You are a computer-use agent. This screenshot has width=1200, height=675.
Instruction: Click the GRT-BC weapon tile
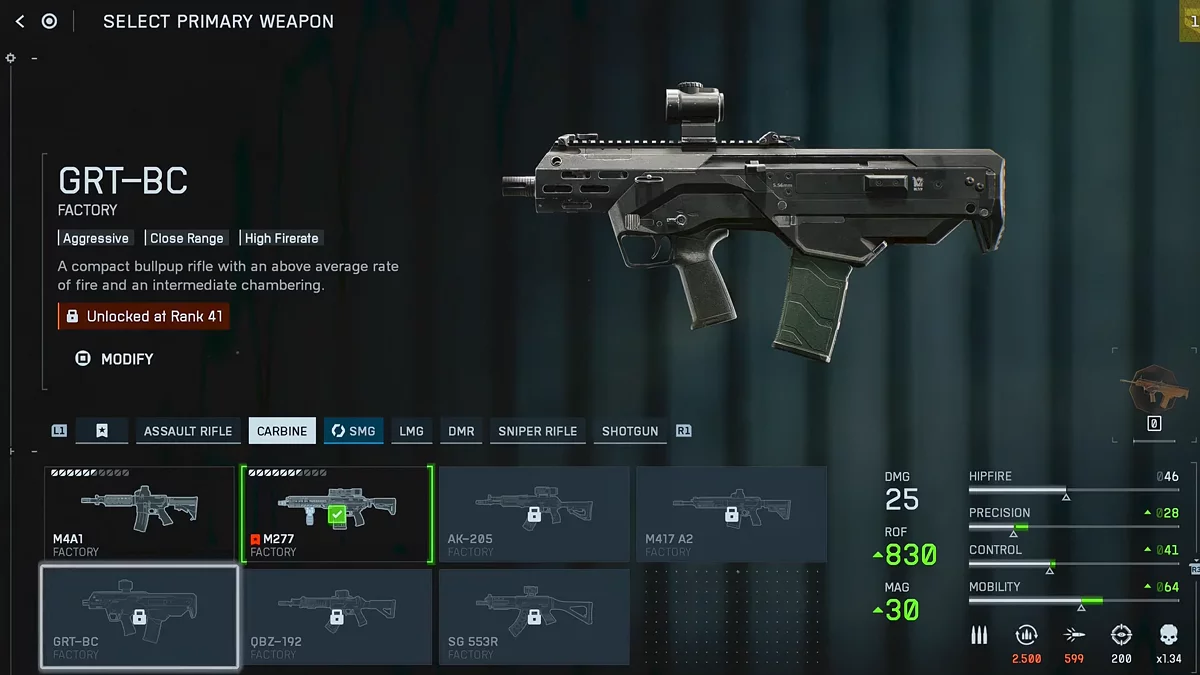139,616
